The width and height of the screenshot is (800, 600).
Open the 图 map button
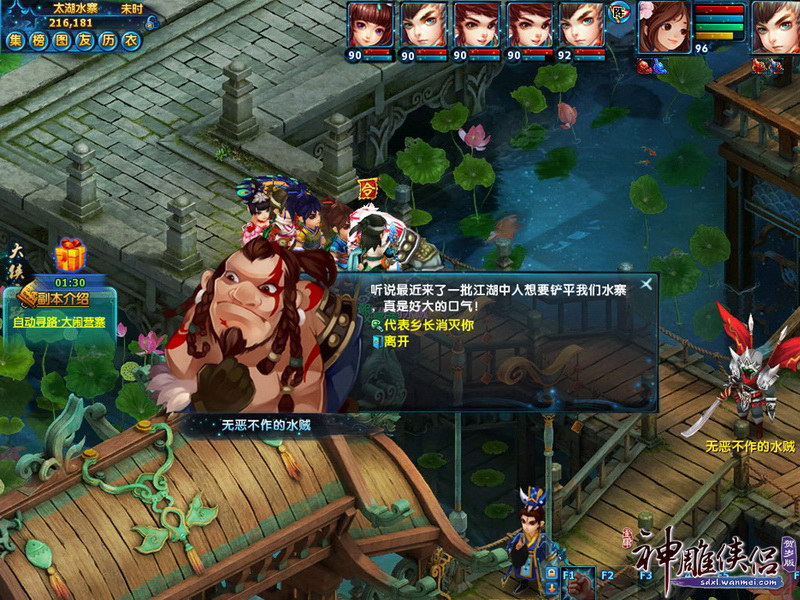point(62,40)
